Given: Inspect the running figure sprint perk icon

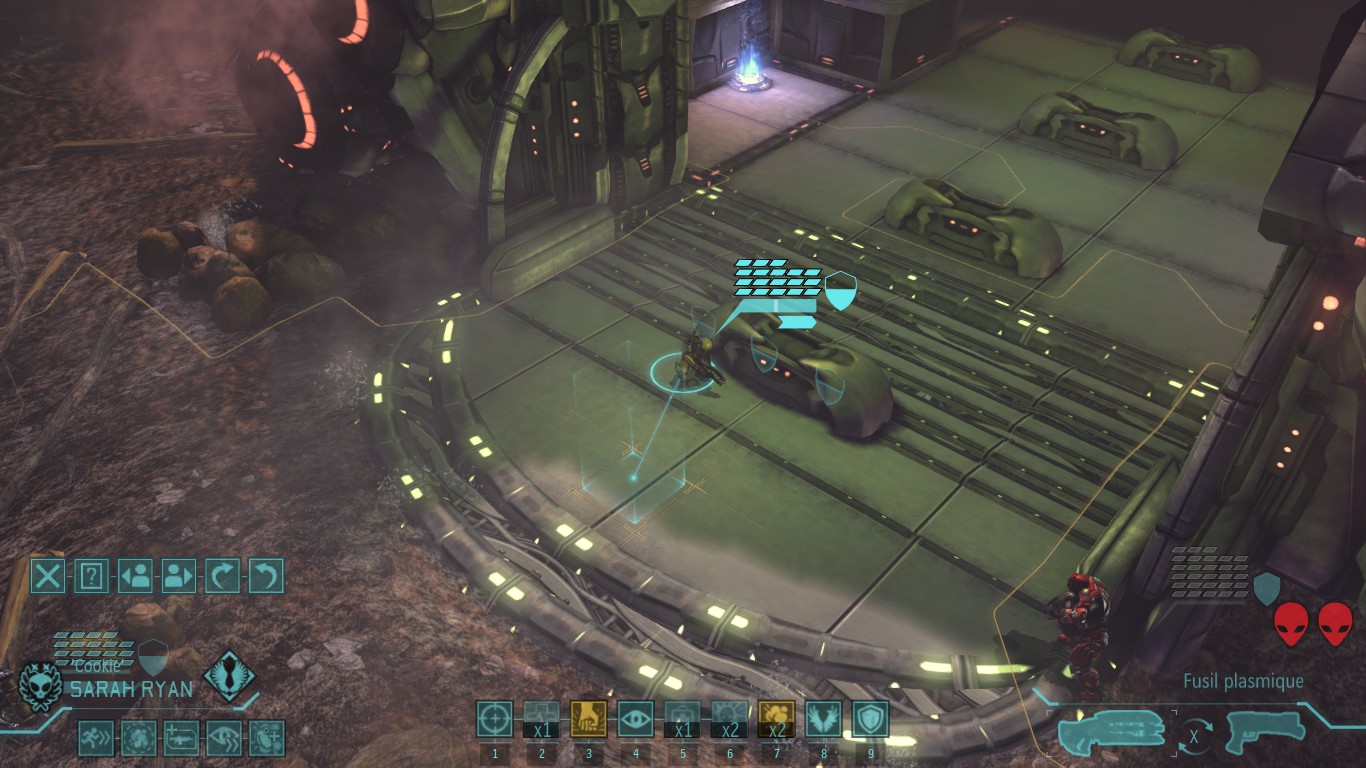Looking at the screenshot, I should click(96, 738).
